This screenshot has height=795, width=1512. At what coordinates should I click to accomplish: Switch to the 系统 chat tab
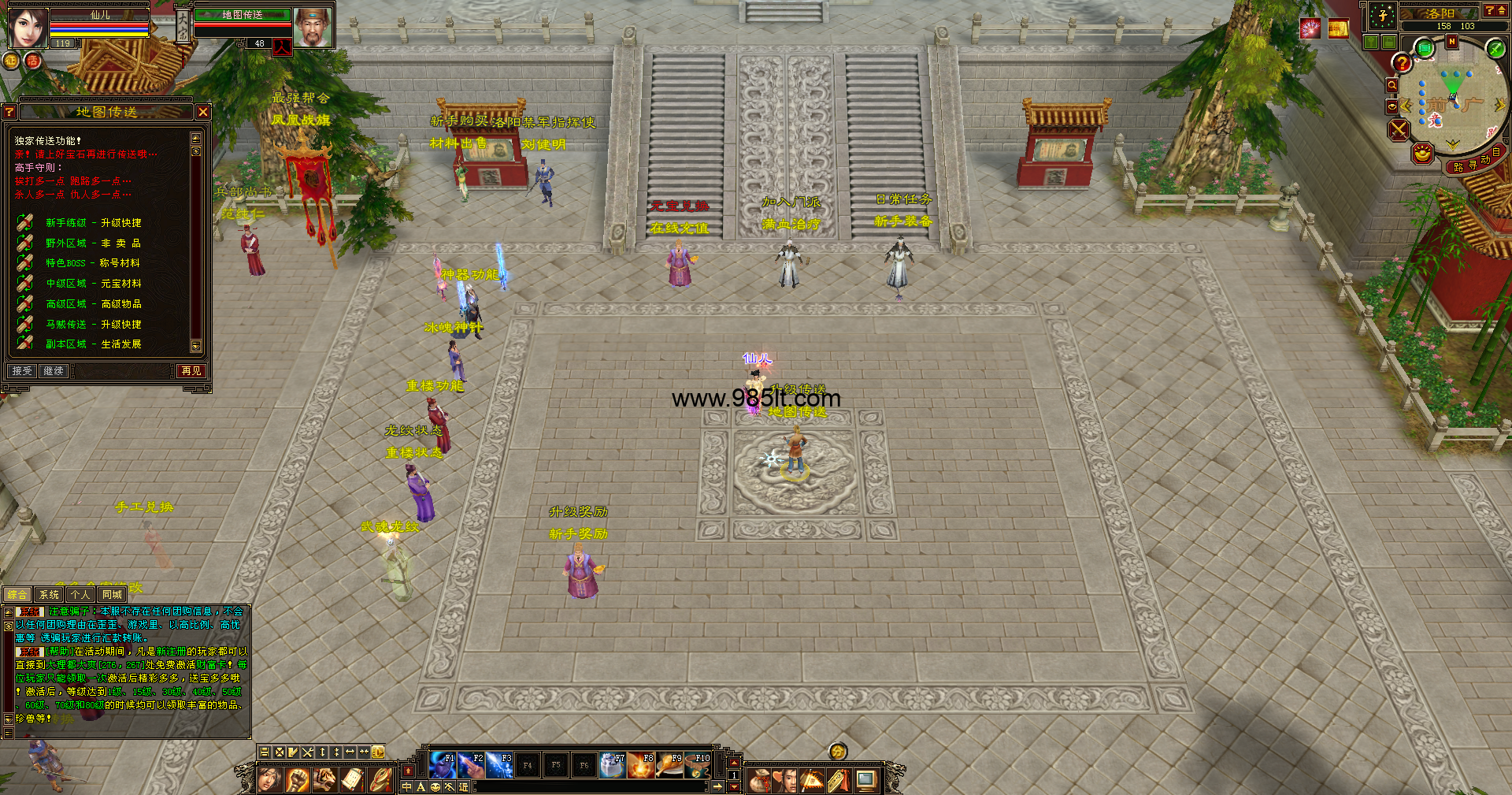pos(49,595)
